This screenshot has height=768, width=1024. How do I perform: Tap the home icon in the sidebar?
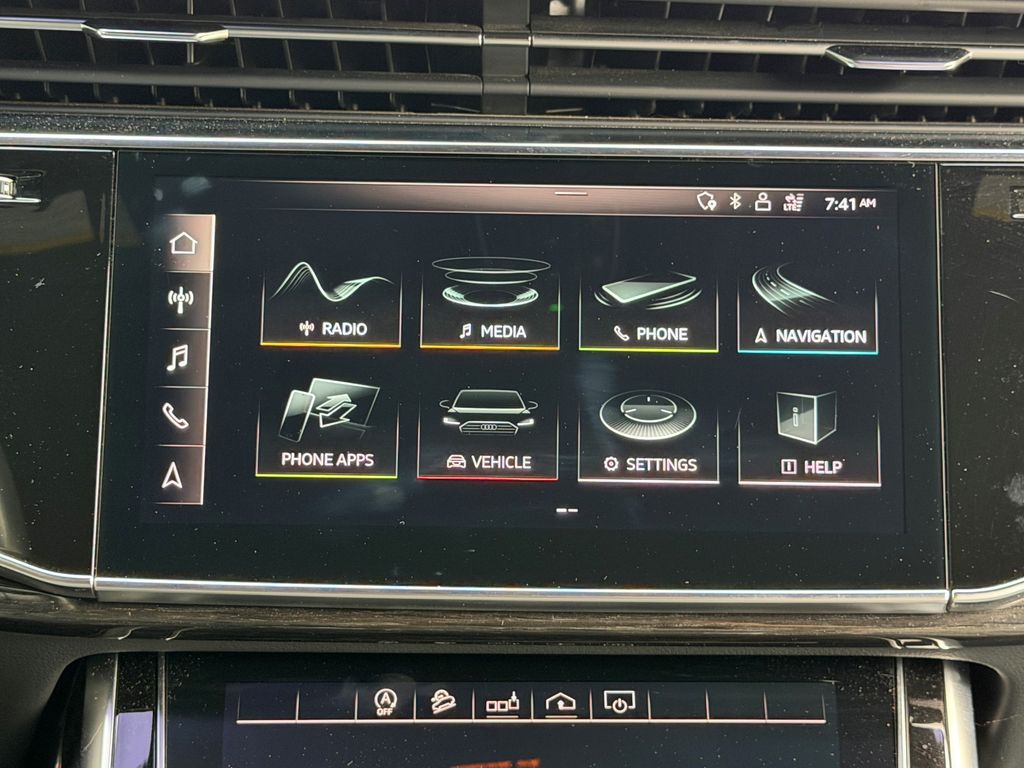click(x=184, y=243)
